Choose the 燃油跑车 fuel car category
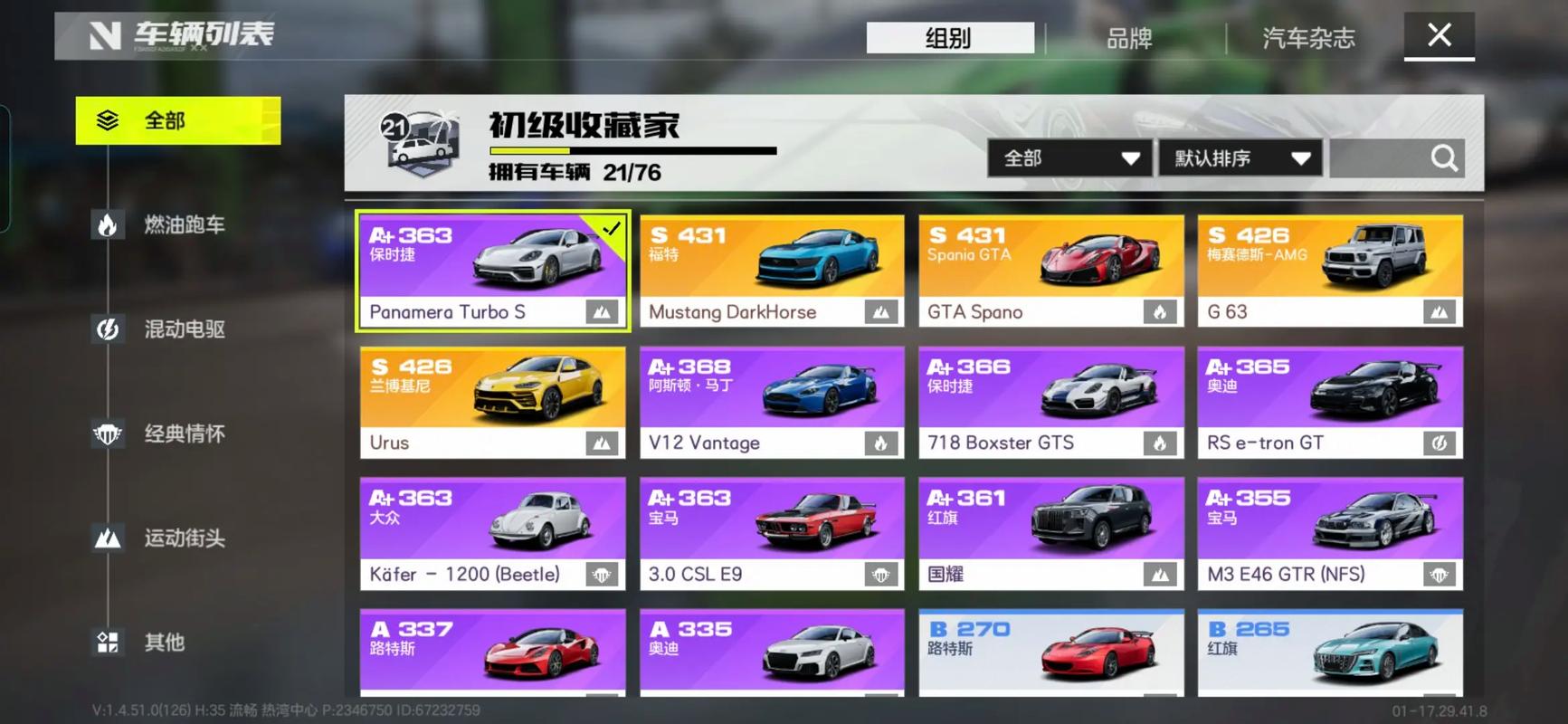This screenshot has height=724, width=1568. [x=184, y=224]
